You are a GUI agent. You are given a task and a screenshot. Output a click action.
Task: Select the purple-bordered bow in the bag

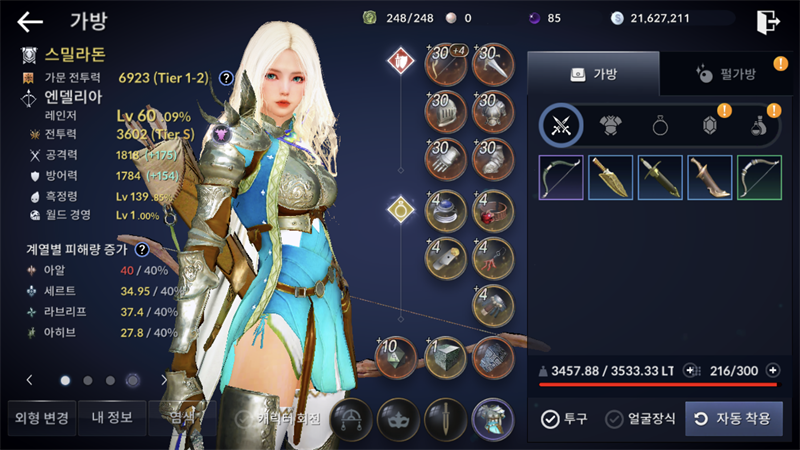[x=560, y=177]
